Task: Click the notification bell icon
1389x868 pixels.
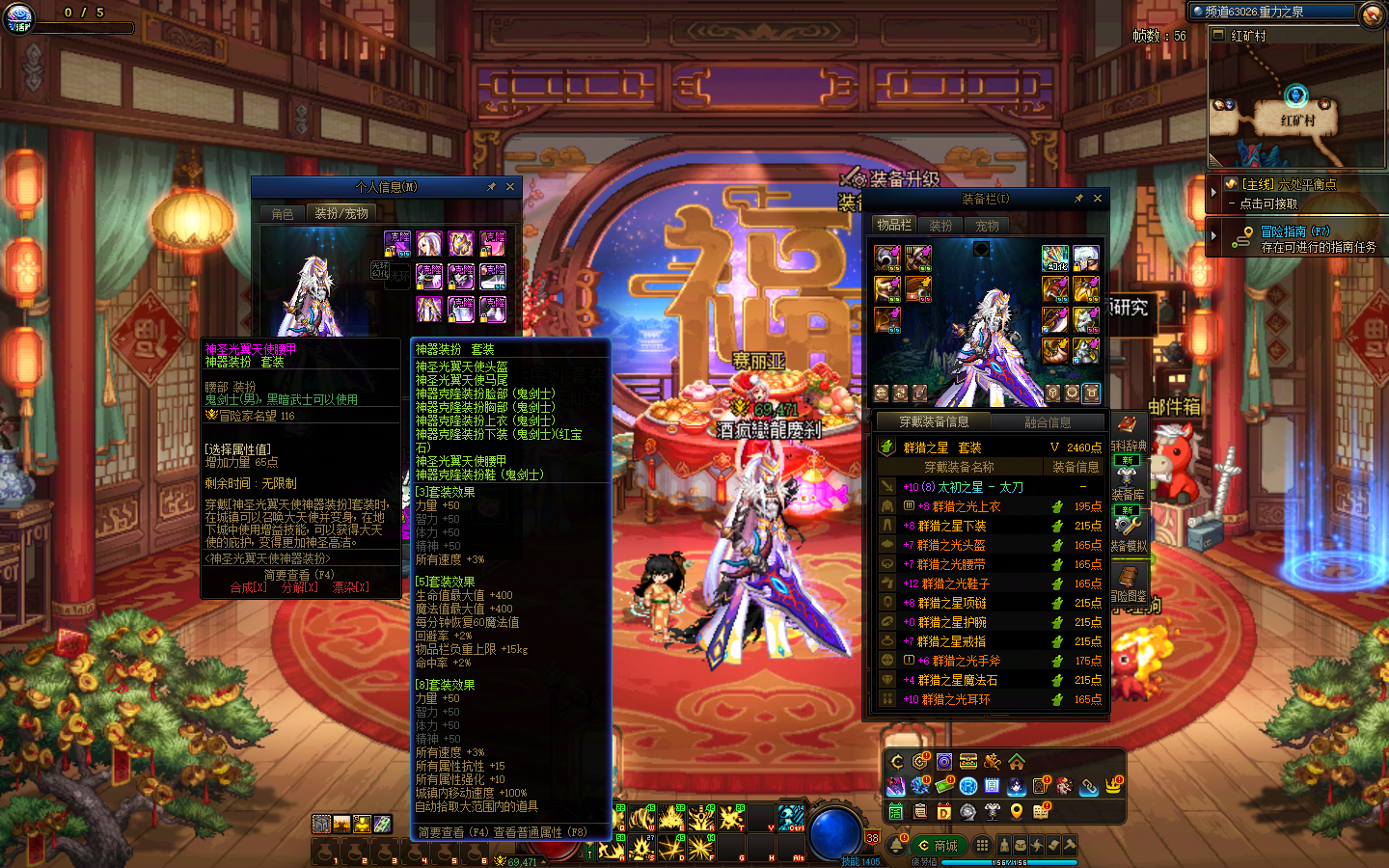Action: pyautogui.click(x=896, y=845)
